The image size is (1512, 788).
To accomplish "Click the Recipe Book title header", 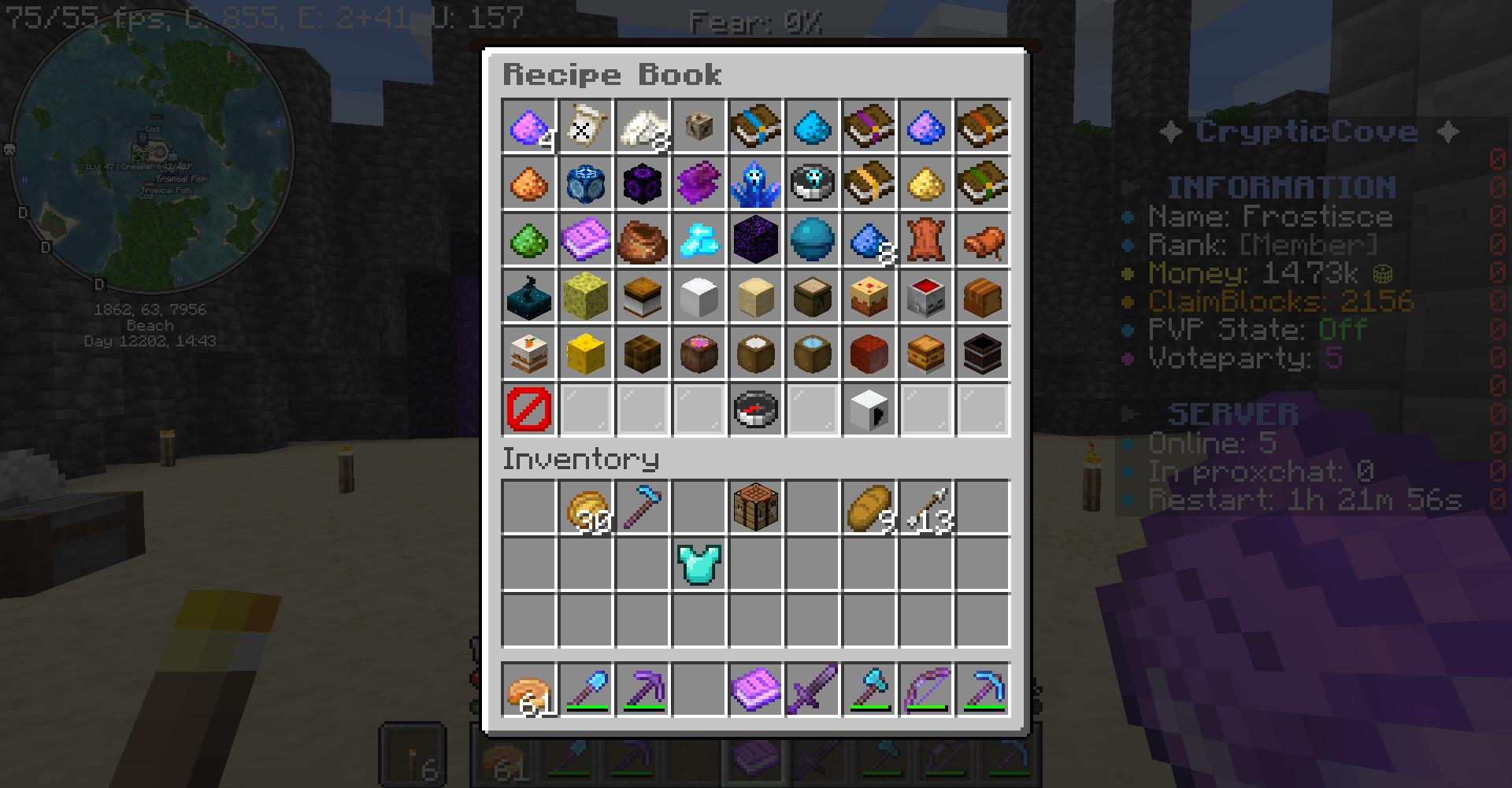I will (x=613, y=74).
